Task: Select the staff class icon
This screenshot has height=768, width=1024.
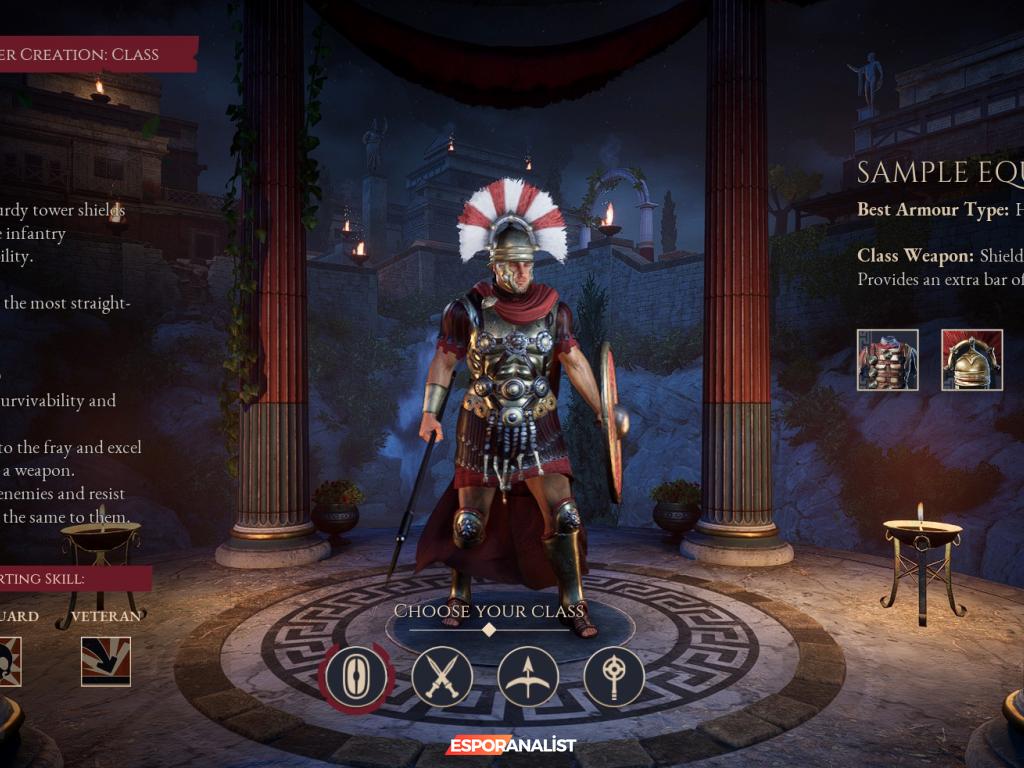Action: point(614,677)
